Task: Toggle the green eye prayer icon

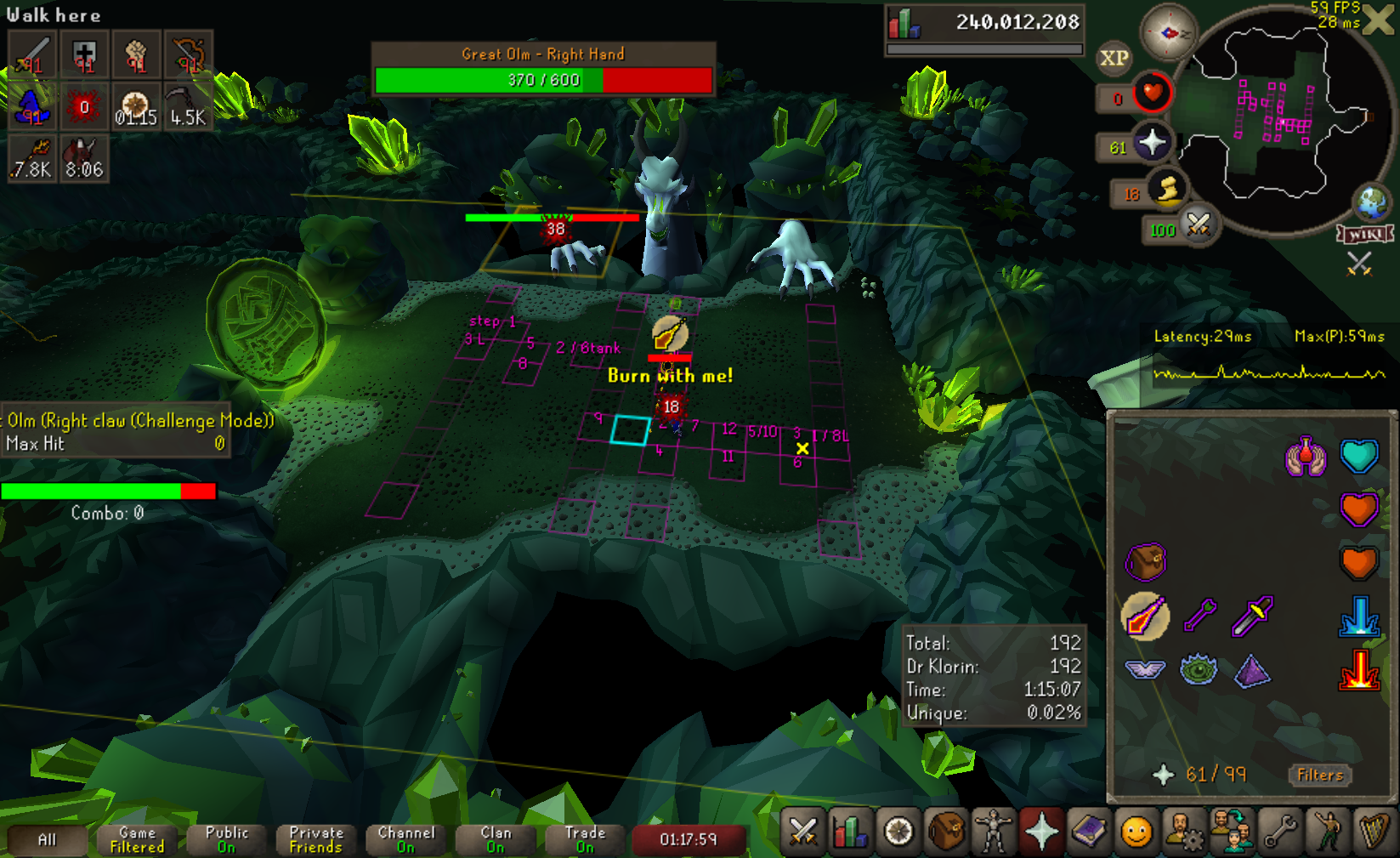Action: (1199, 670)
